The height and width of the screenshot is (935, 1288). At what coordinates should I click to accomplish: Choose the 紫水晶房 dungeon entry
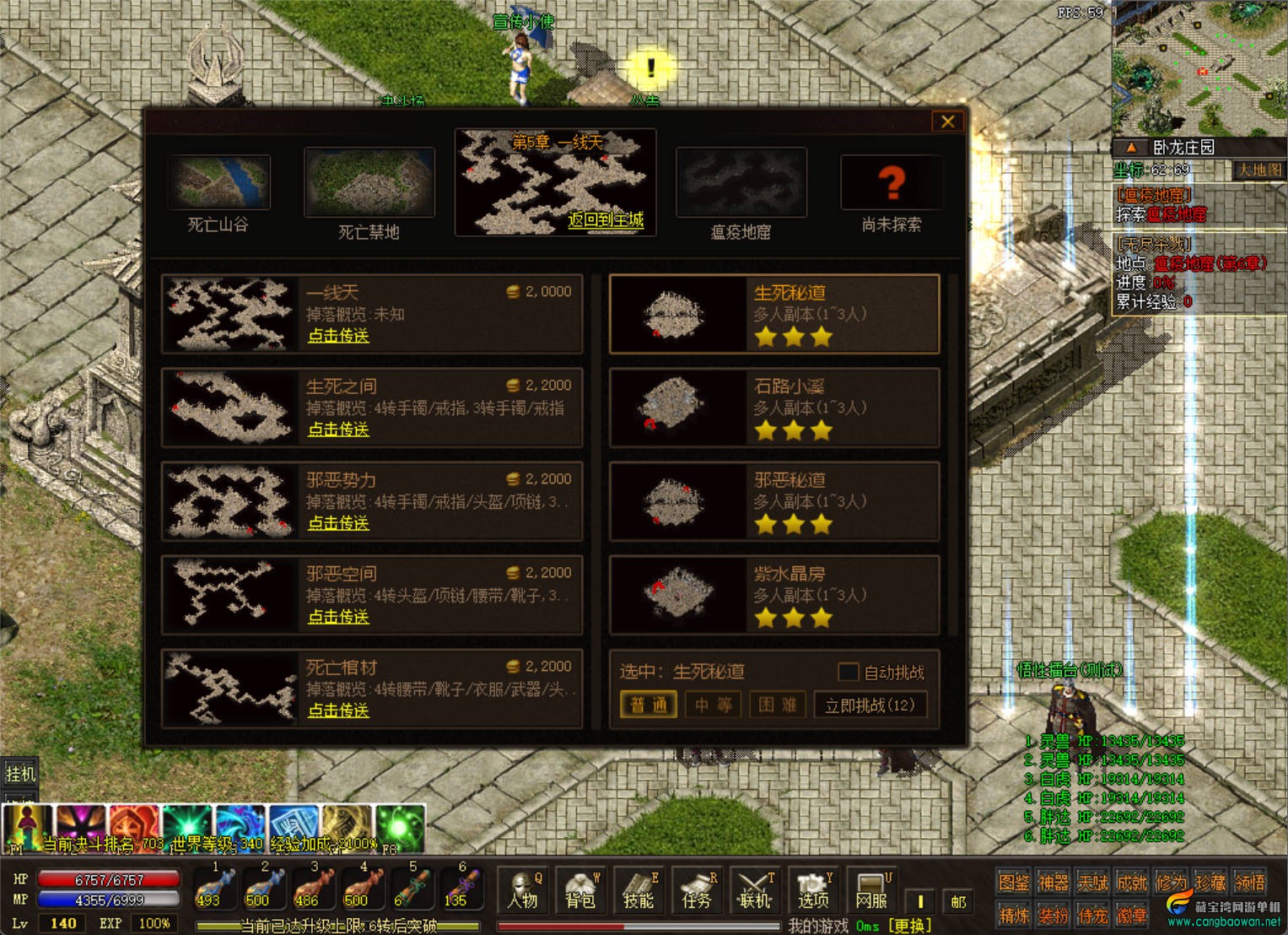(773, 595)
